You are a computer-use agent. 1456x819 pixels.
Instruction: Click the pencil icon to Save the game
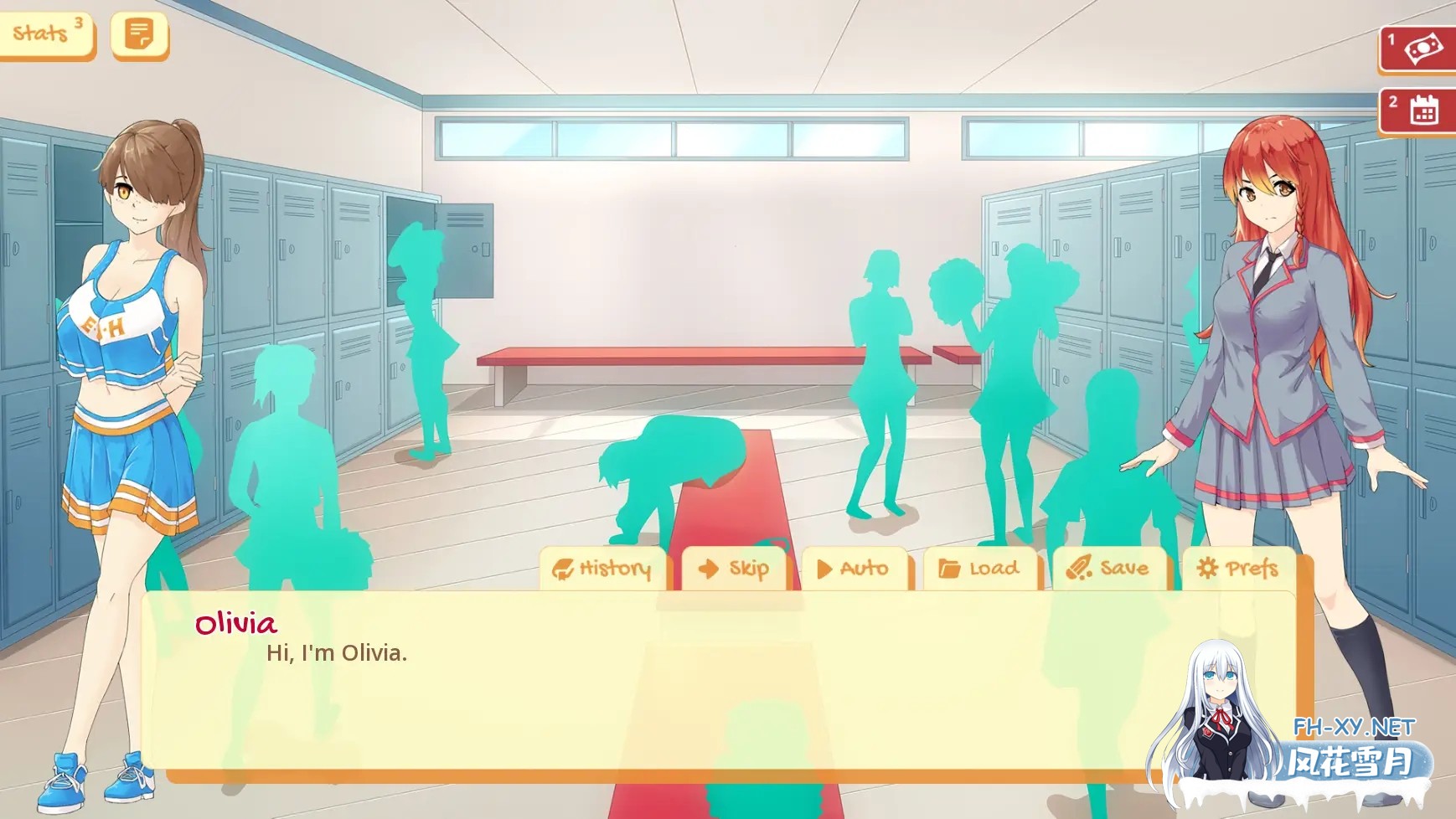click(x=1080, y=569)
